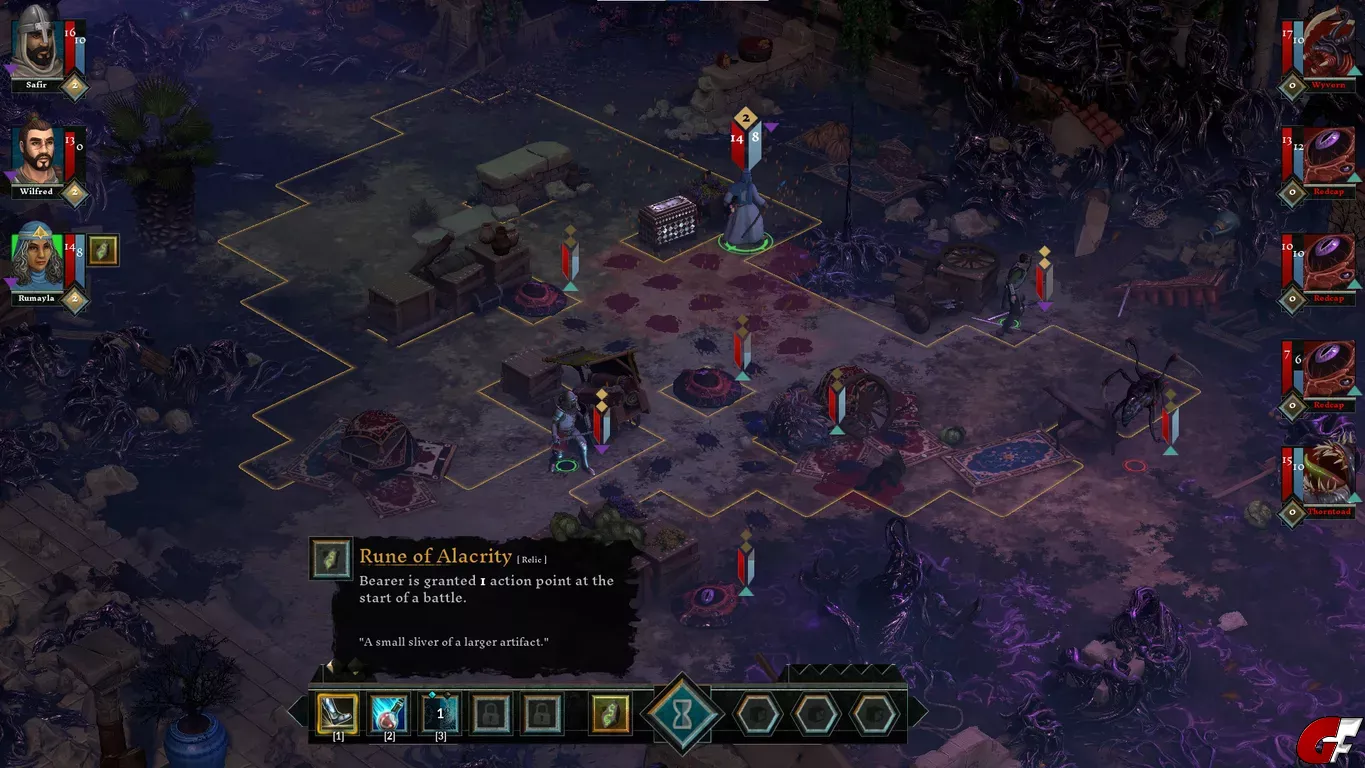Use the red potion ability in slot 2
Viewport: 1365px width, 768px height.
(389, 714)
